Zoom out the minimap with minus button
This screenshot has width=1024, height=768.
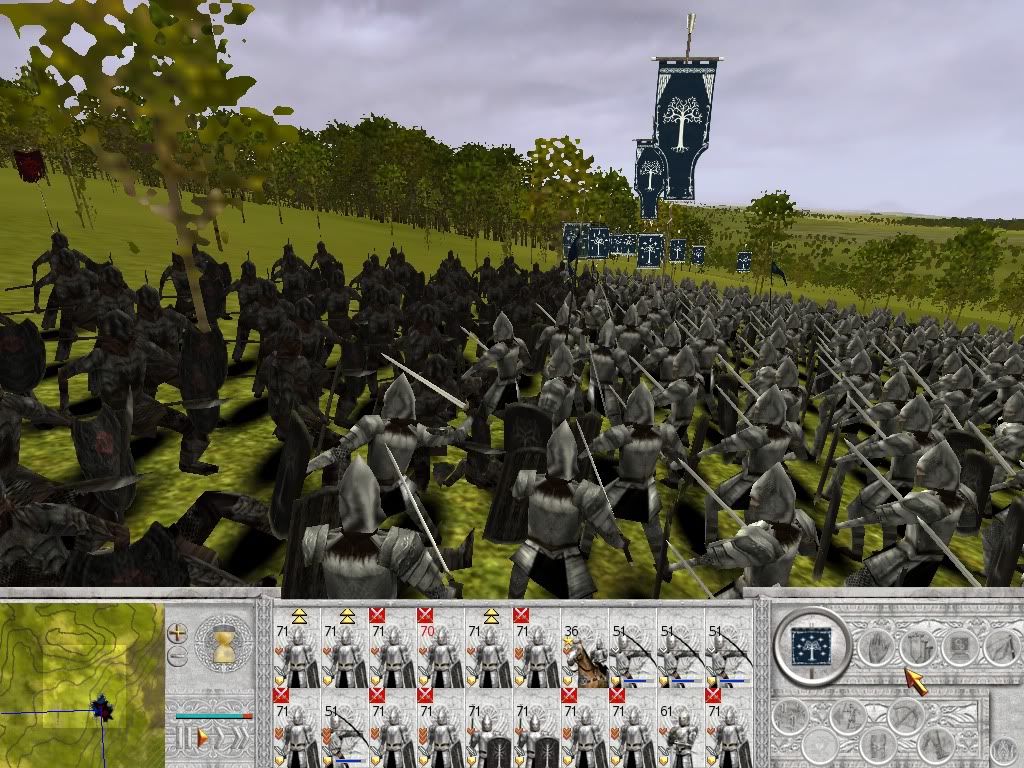[x=177, y=656]
